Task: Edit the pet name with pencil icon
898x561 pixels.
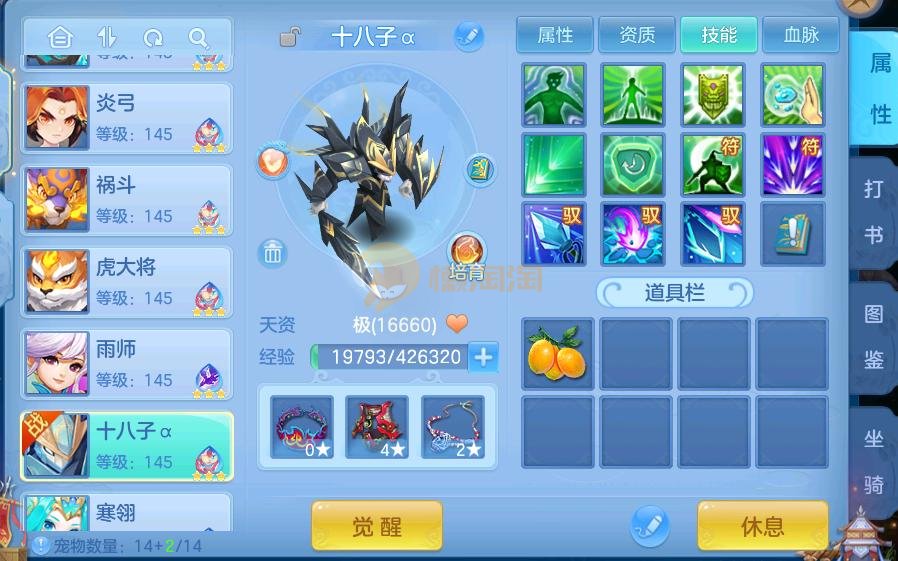Action: tap(468, 37)
